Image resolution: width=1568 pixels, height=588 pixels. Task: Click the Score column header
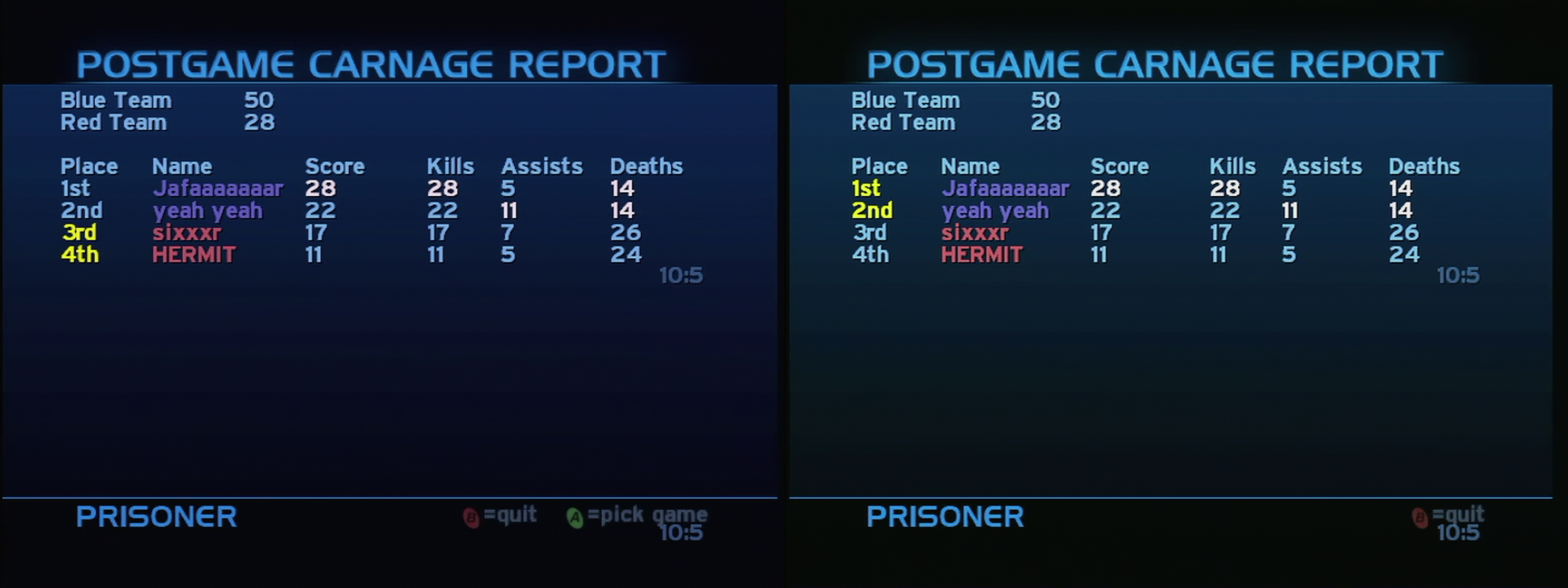click(x=335, y=166)
